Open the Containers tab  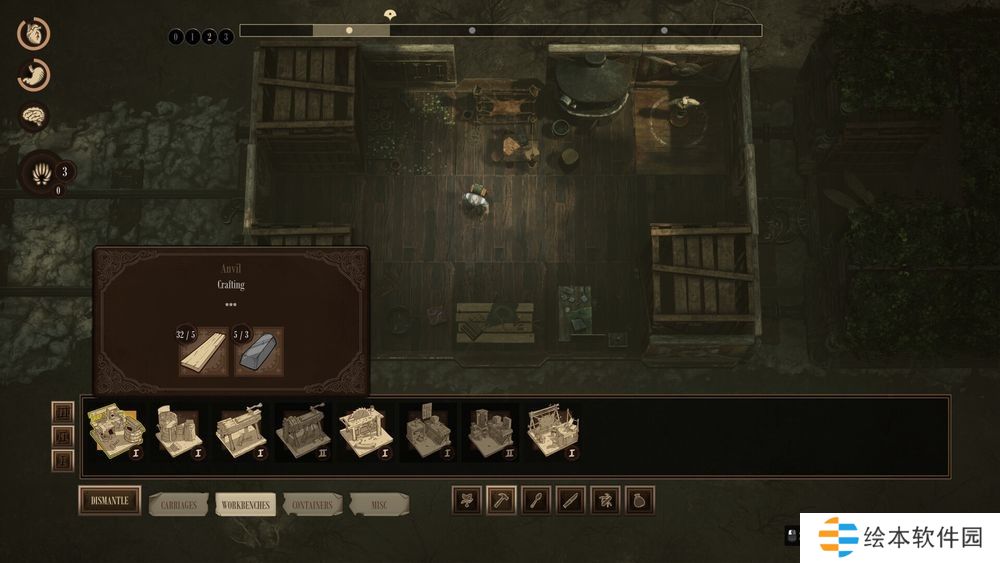pos(311,503)
